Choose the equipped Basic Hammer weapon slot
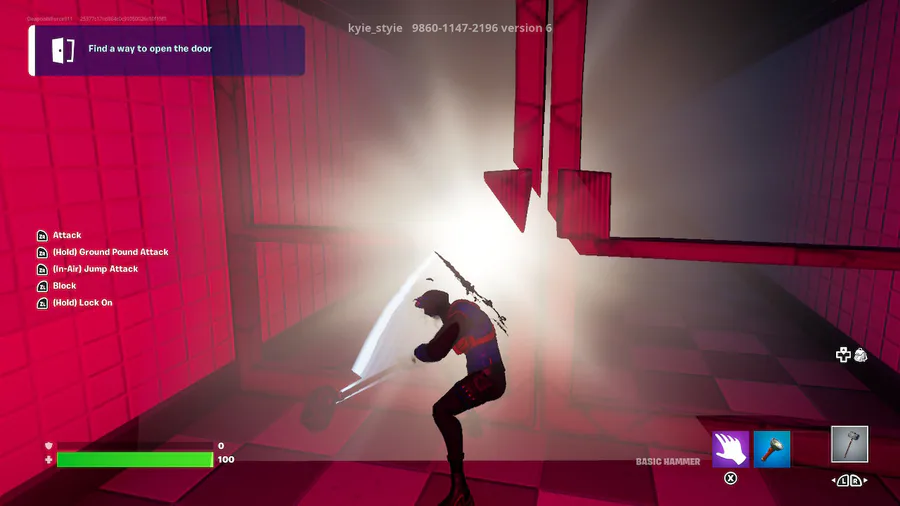Image resolution: width=900 pixels, height=506 pixels. click(x=849, y=444)
